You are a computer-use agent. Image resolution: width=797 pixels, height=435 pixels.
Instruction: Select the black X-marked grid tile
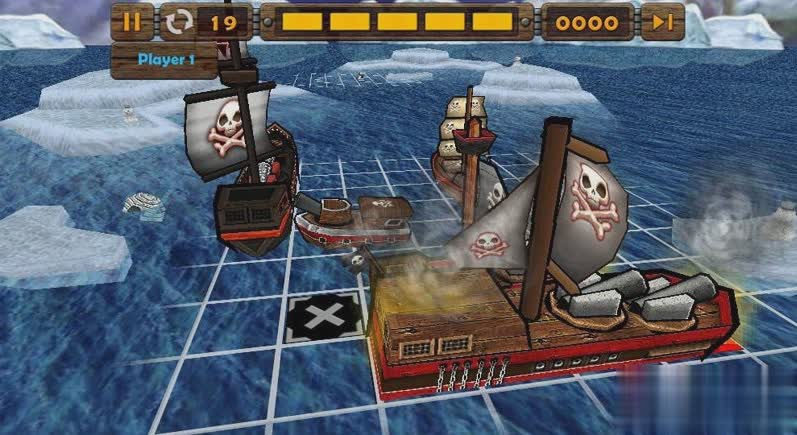tap(322, 318)
